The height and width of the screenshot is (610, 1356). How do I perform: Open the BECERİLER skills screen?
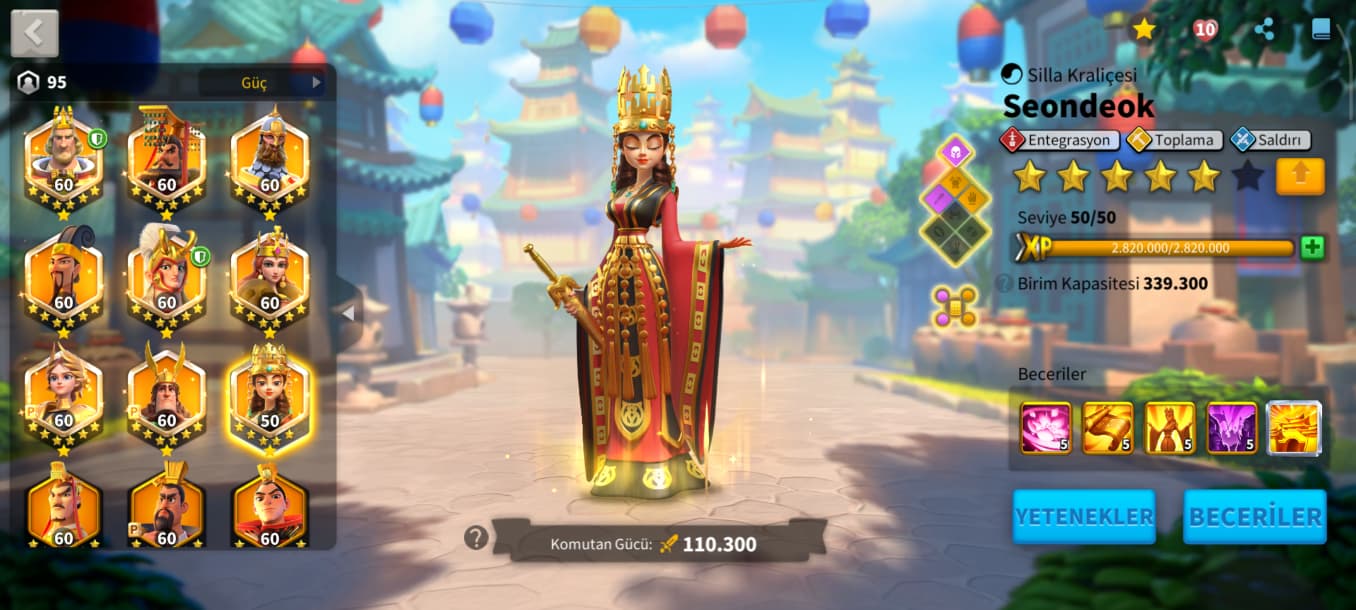tap(1254, 516)
